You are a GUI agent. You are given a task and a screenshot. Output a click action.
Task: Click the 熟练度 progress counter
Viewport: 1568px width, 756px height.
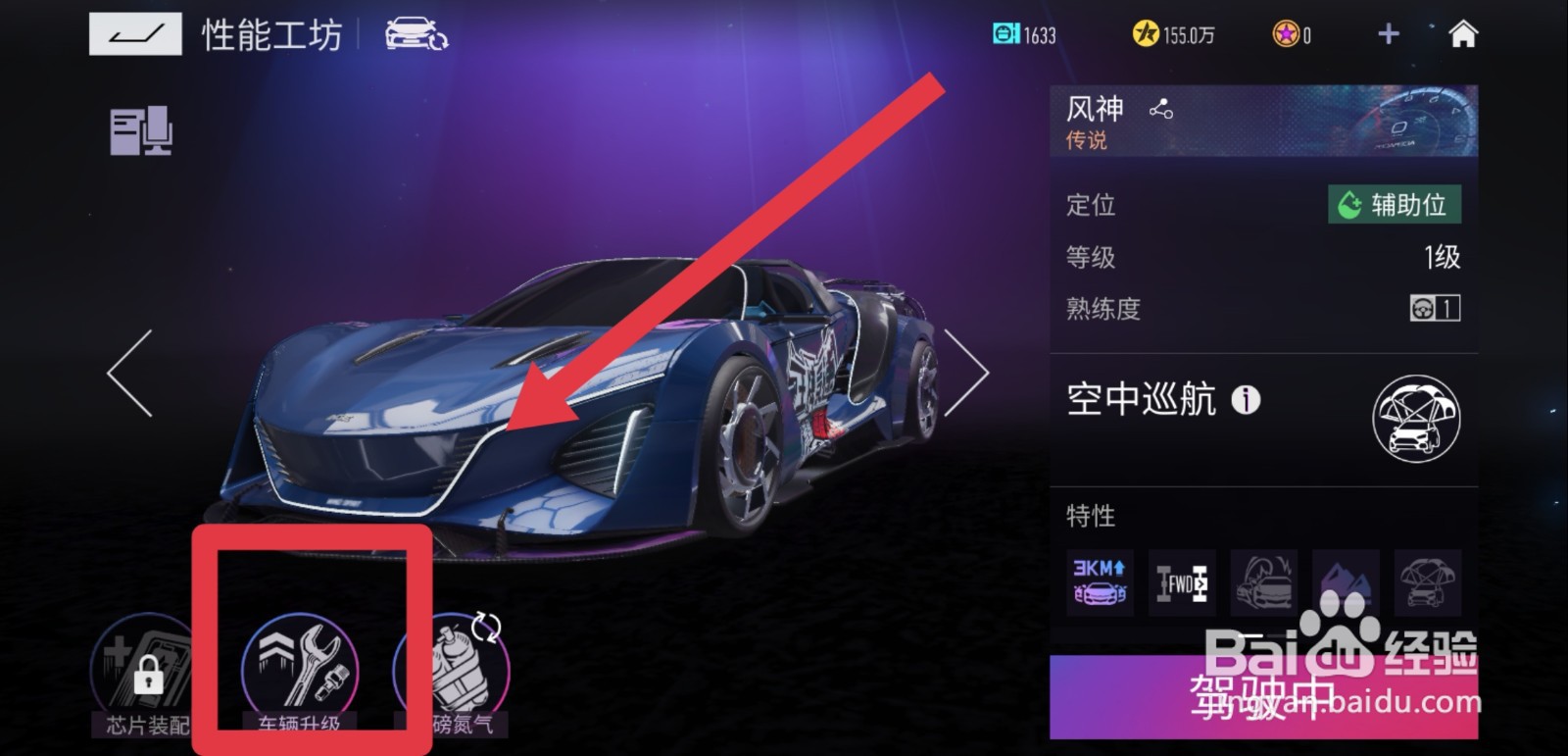1432,307
